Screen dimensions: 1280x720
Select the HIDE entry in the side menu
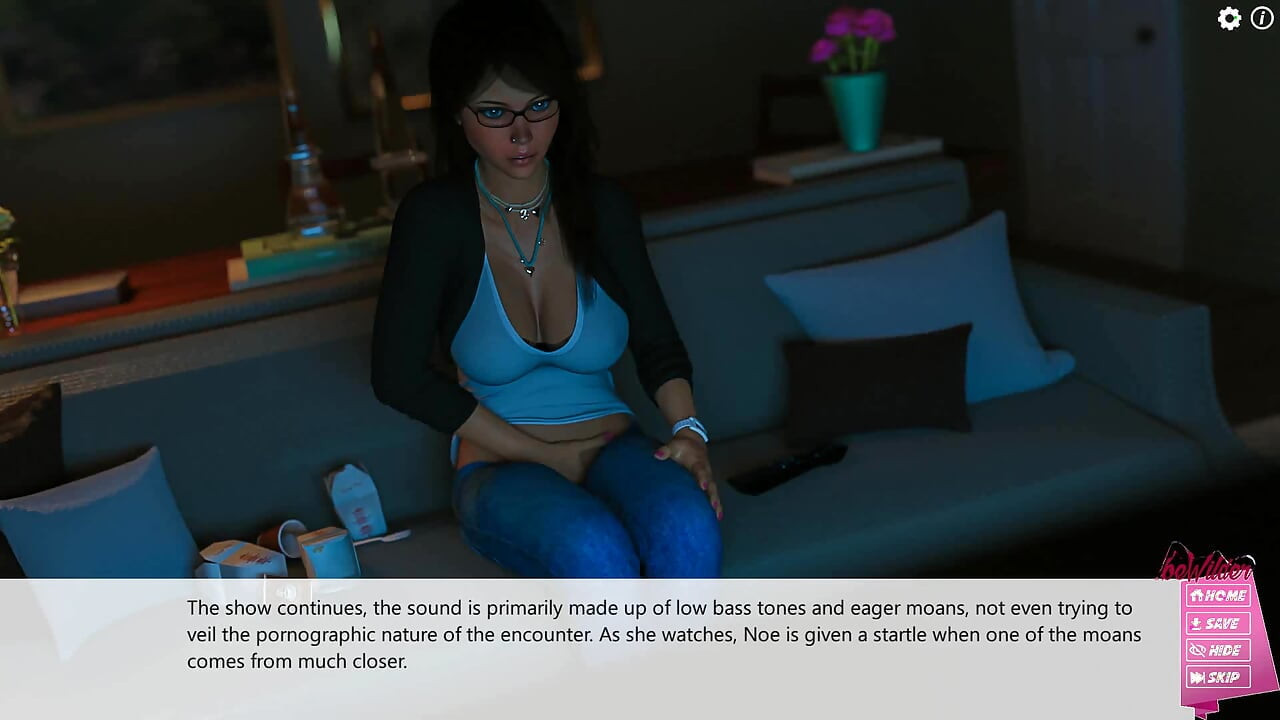point(1218,650)
